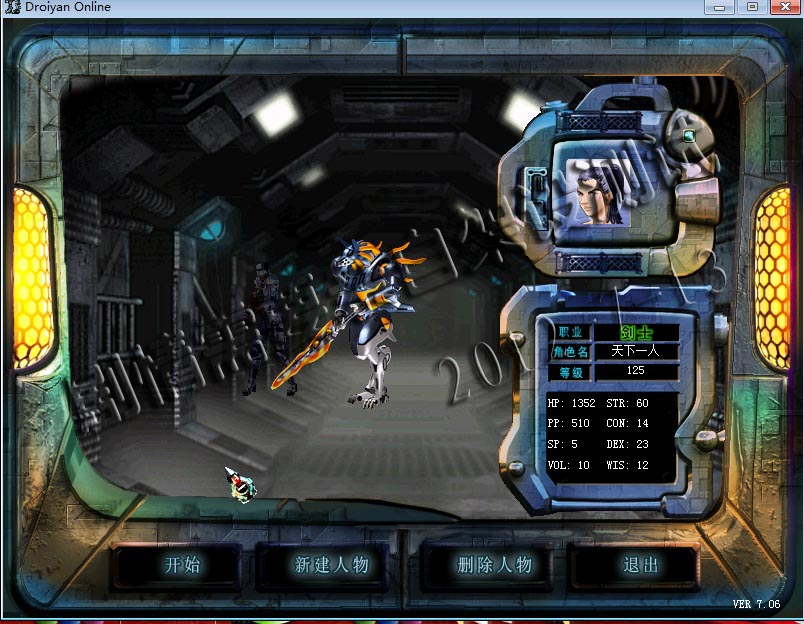Image resolution: width=804 pixels, height=624 pixels.
Task: Select 删除人物 to delete the character
Action: [494, 565]
